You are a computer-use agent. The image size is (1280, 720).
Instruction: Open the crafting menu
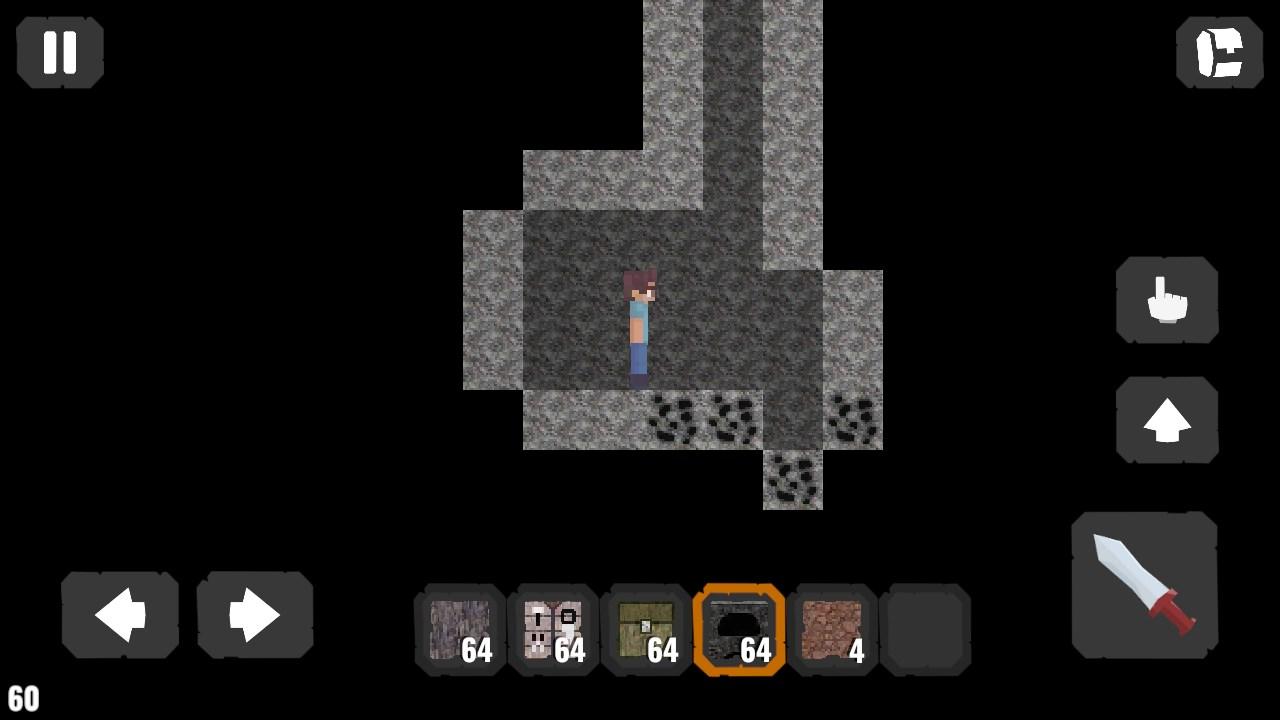[x=1218, y=54]
